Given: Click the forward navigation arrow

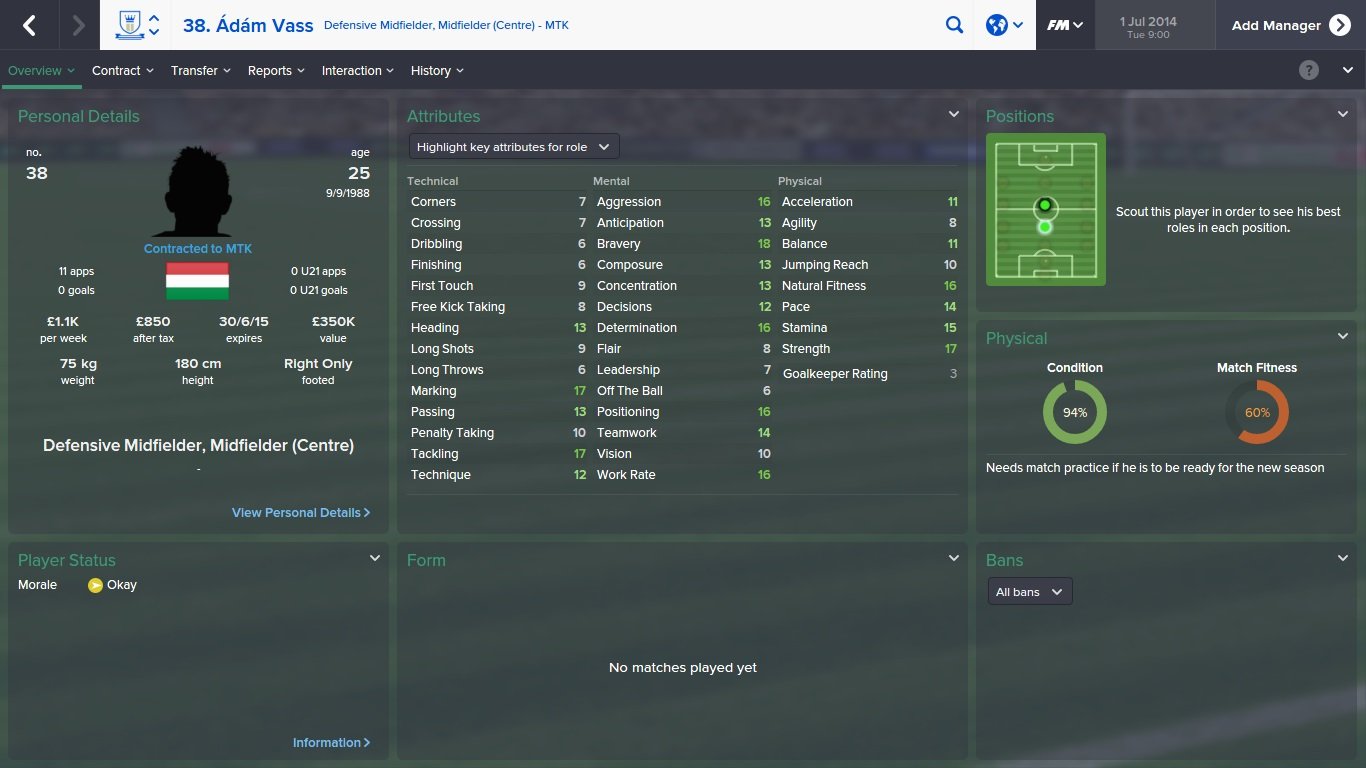Looking at the screenshot, I should pyautogui.click(x=77, y=24).
